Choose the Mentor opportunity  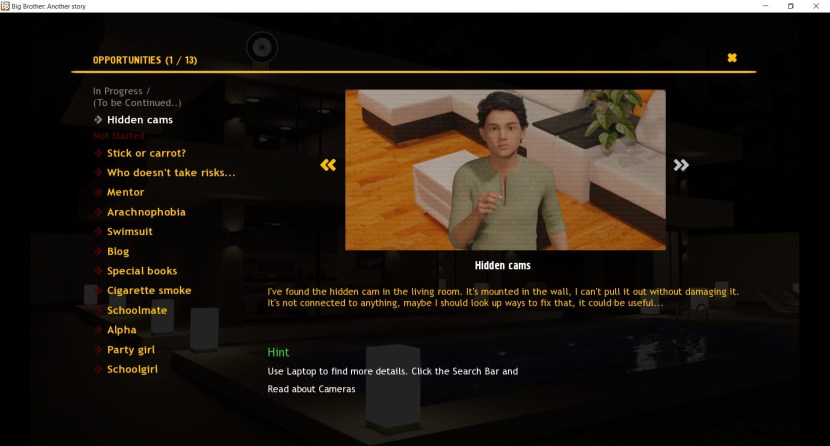point(125,192)
